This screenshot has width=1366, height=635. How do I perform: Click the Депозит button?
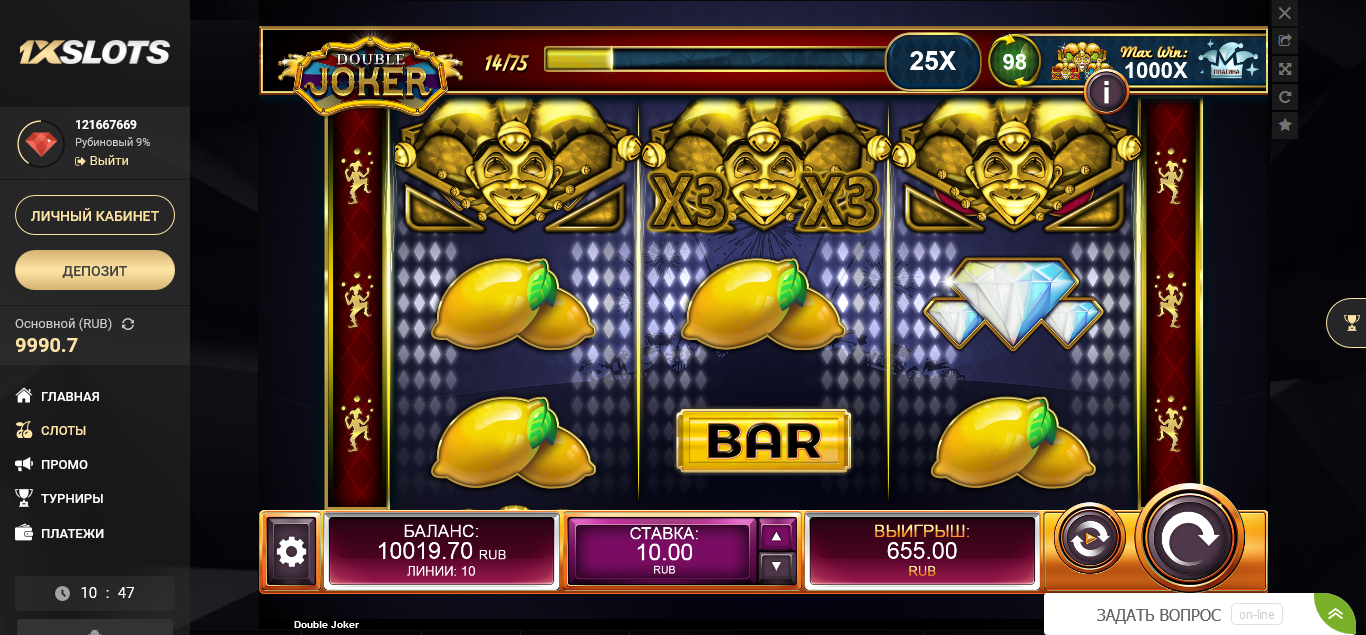[x=95, y=270]
